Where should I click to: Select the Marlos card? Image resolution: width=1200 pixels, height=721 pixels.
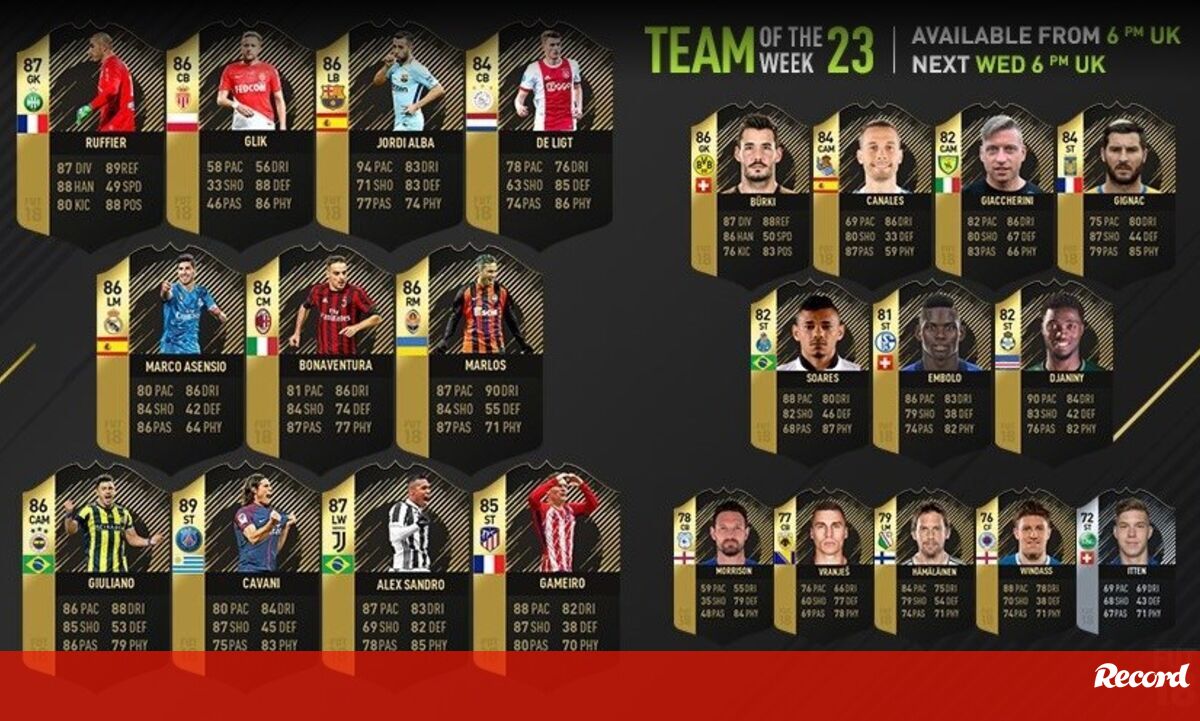click(x=470, y=350)
